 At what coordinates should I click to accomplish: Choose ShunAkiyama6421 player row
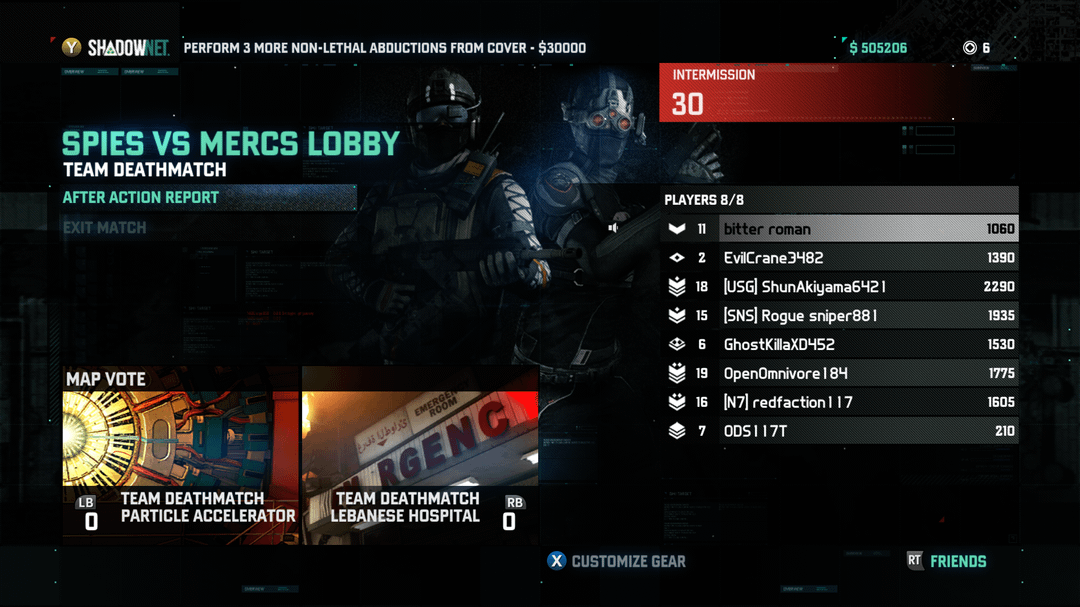(840, 287)
